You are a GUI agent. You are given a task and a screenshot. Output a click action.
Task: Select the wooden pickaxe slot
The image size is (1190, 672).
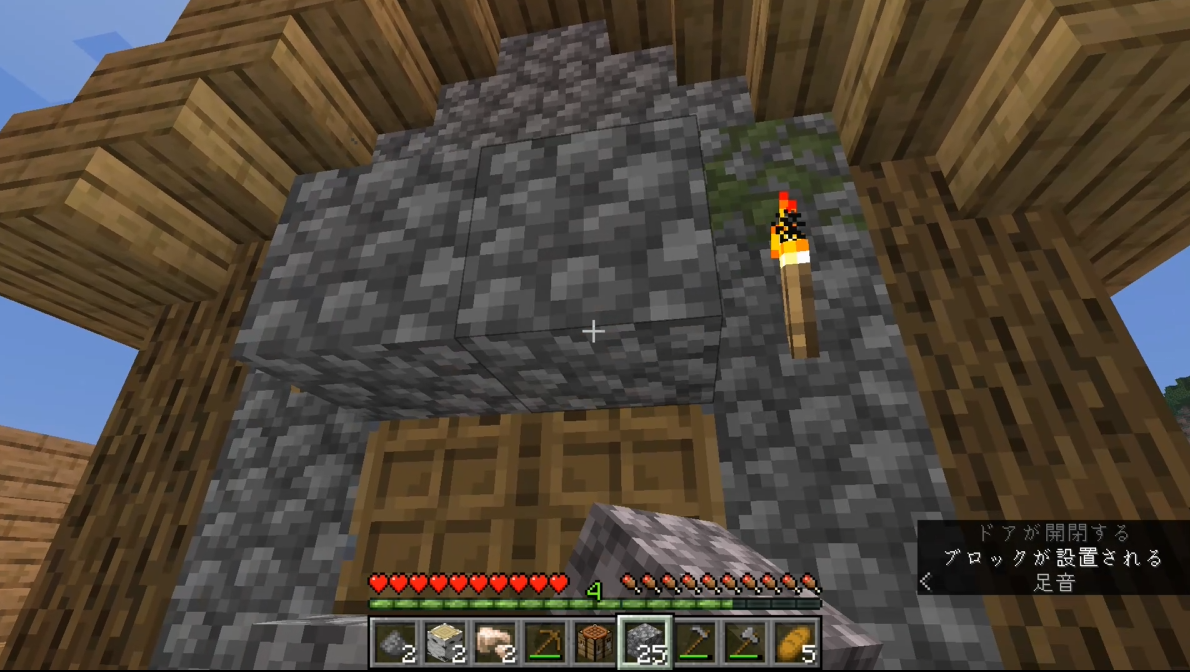pyautogui.click(x=544, y=641)
